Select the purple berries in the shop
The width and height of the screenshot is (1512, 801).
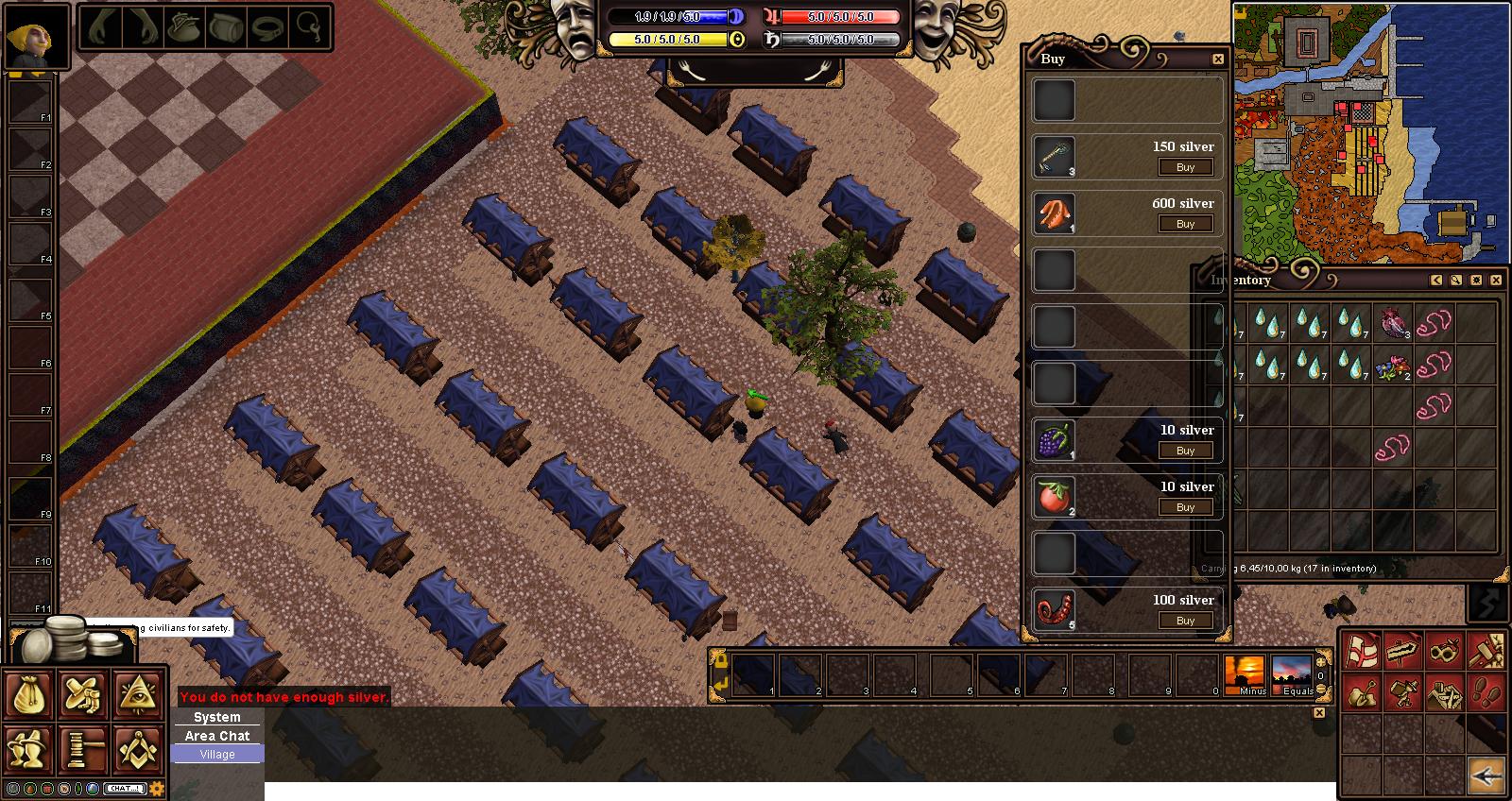pyautogui.click(x=1054, y=440)
